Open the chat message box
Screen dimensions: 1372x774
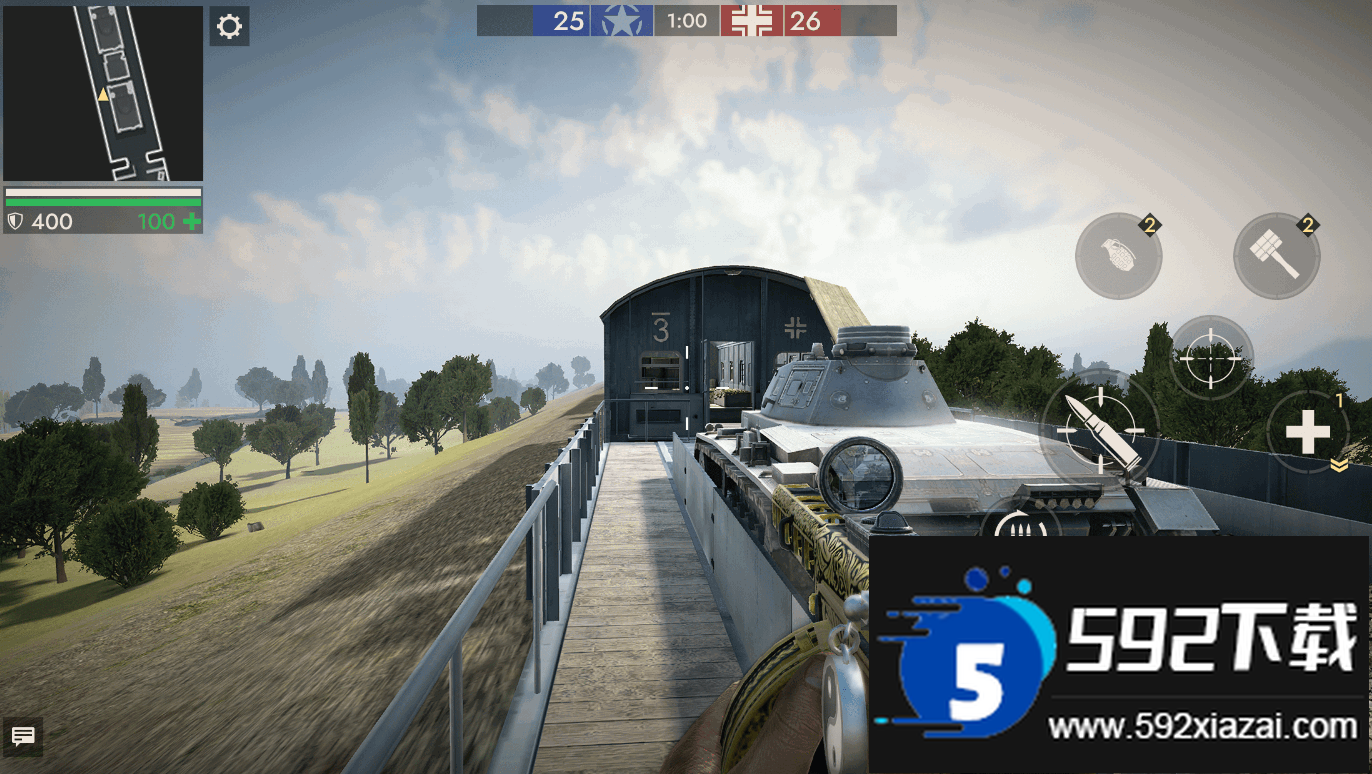click(23, 737)
